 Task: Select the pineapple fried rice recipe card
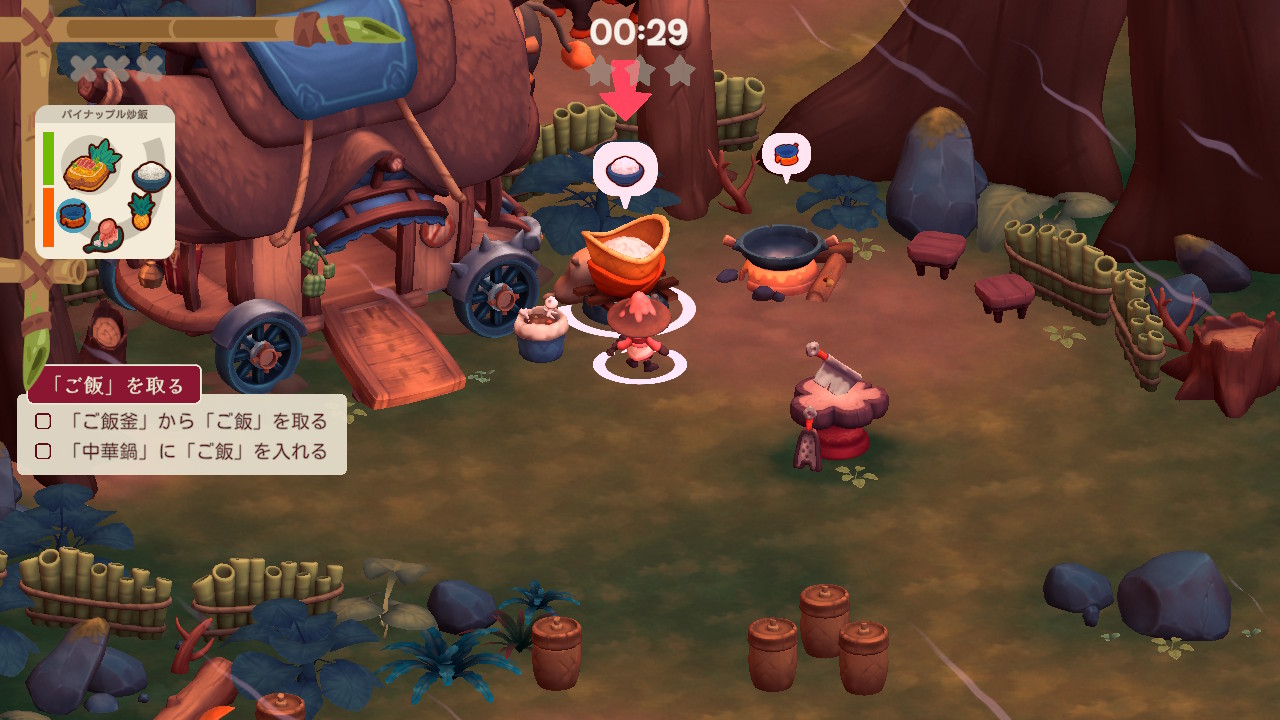pyautogui.click(x=105, y=182)
